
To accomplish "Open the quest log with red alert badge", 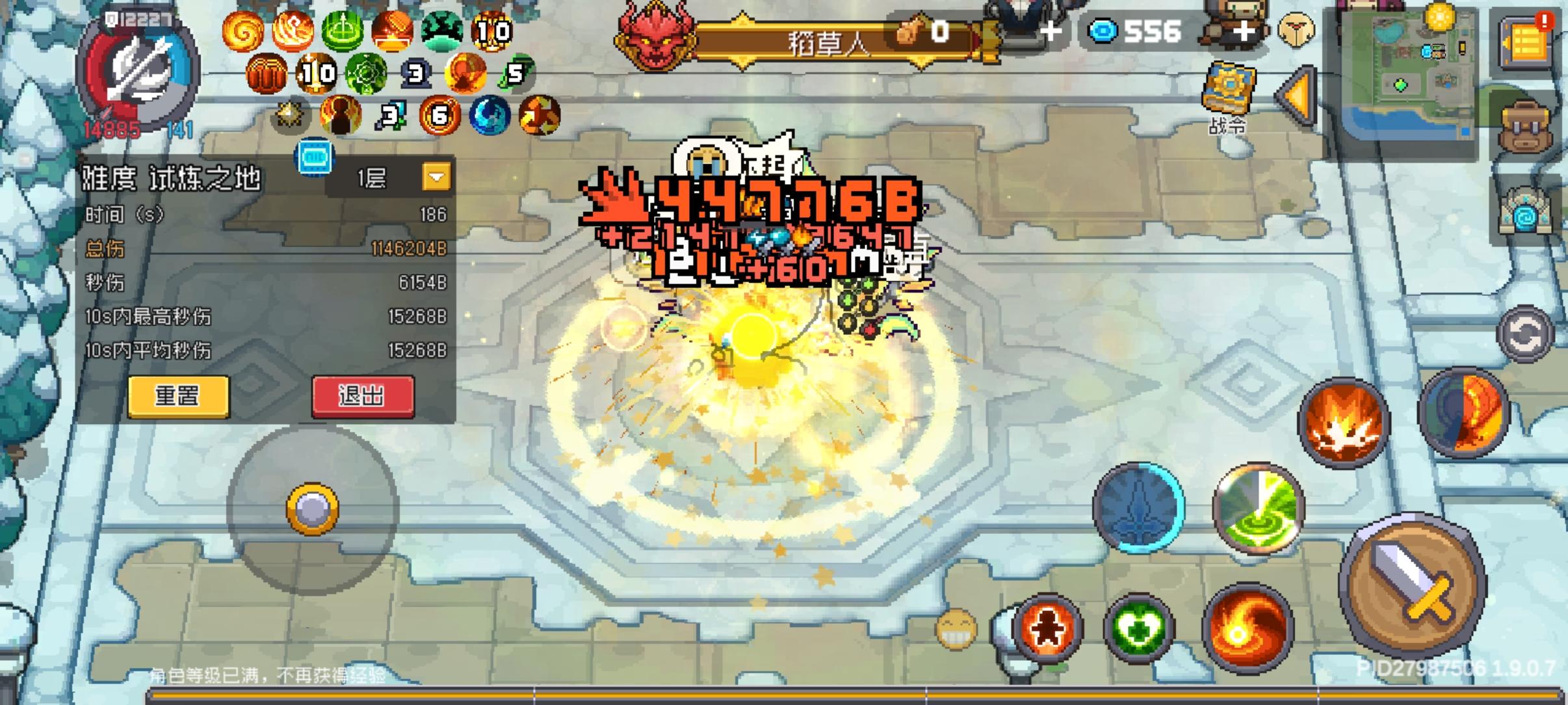I will click(1524, 42).
